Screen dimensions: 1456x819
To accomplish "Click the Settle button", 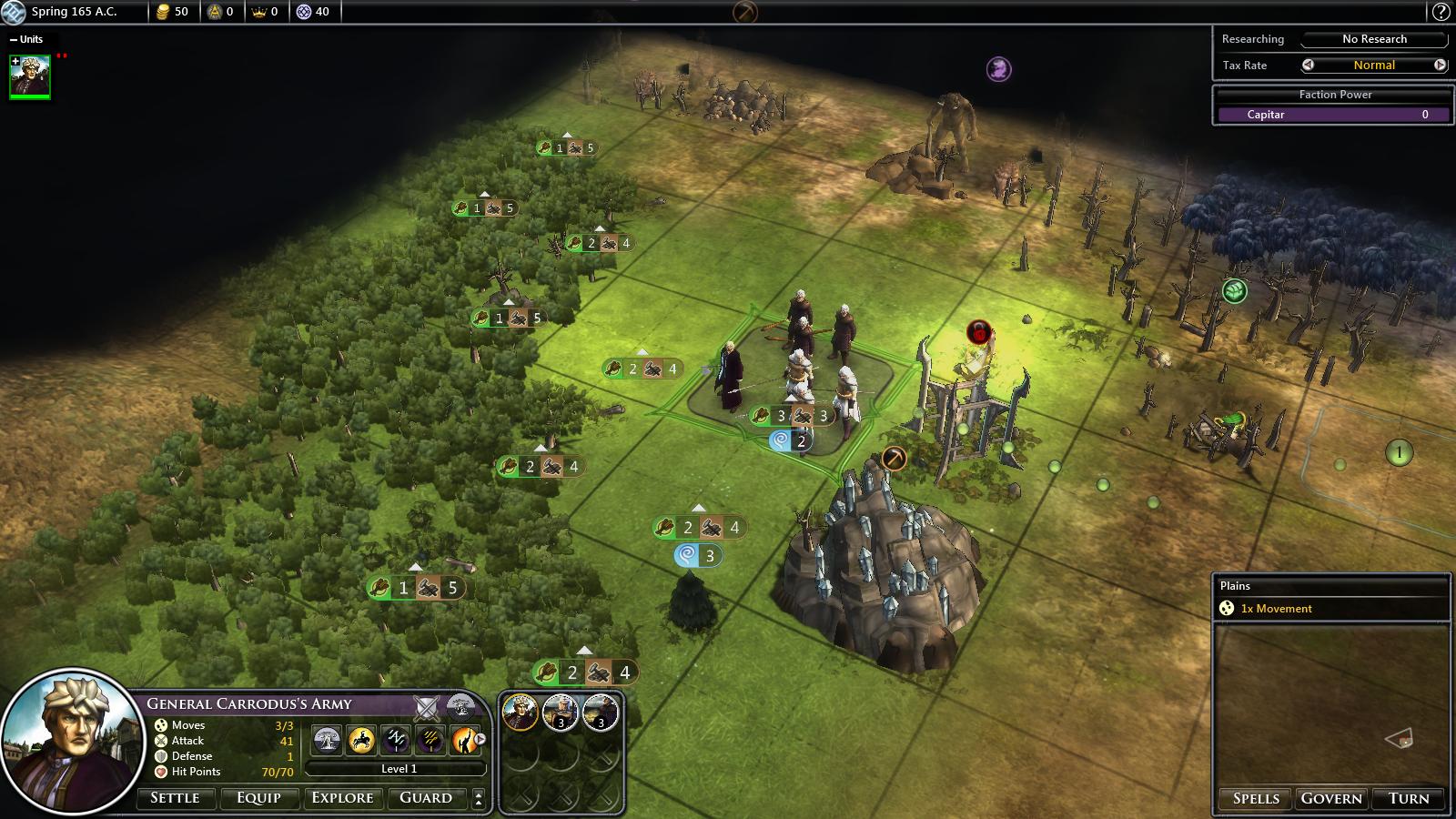I will coord(175,798).
